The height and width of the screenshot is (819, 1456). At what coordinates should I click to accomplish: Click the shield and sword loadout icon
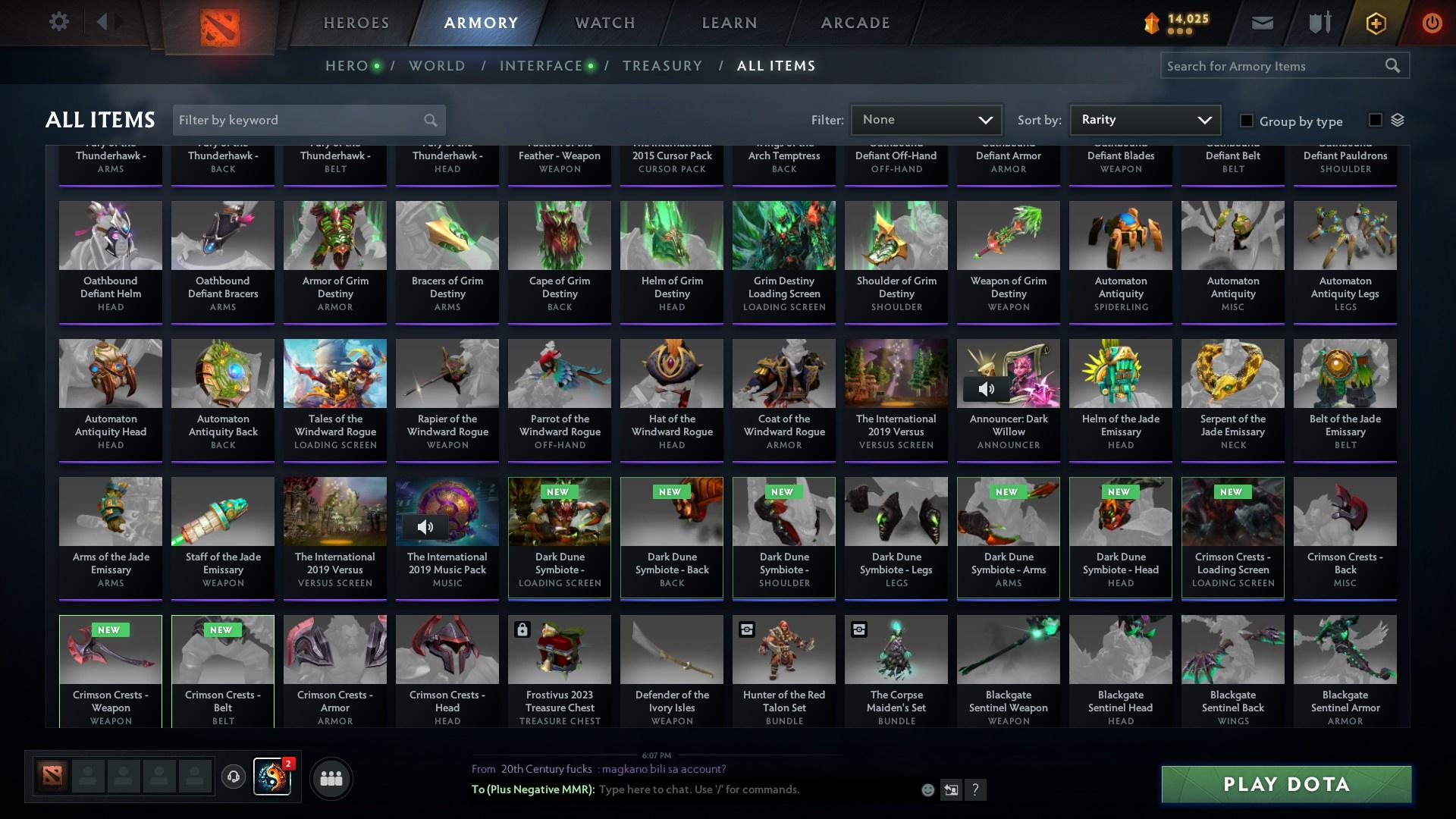coord(1318,22)
